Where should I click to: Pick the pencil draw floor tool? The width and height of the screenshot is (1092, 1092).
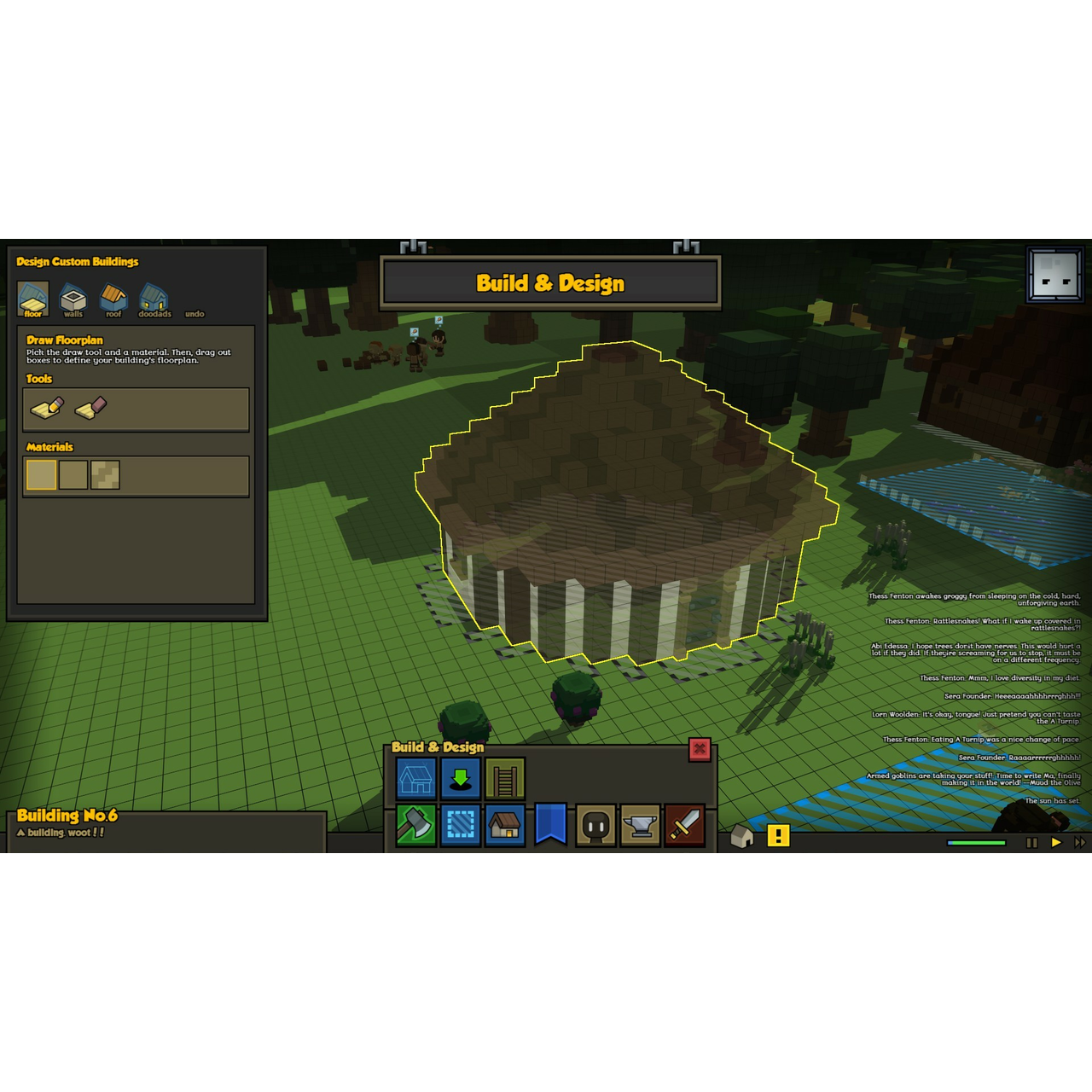tap(47, 409)
